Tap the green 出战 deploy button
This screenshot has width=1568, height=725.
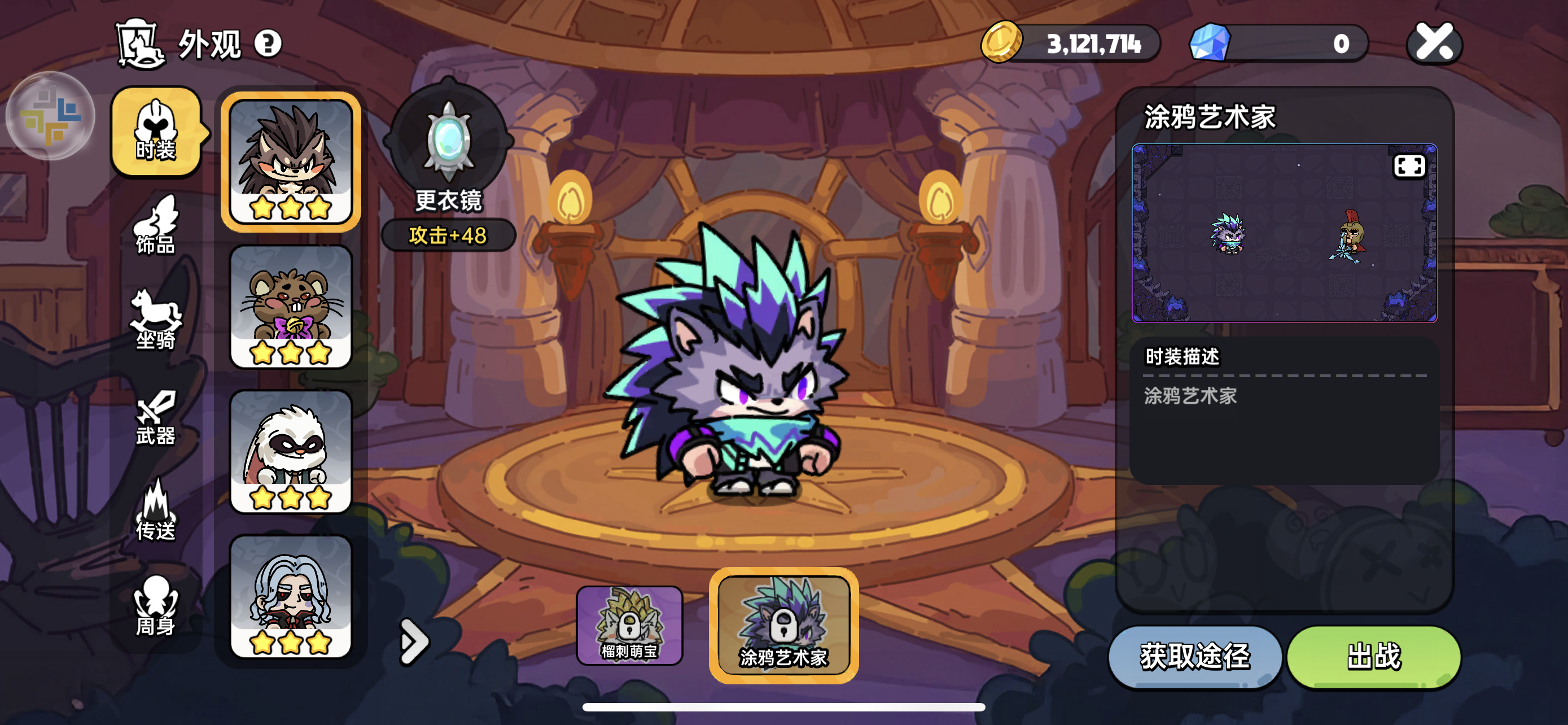point(1373,656)
